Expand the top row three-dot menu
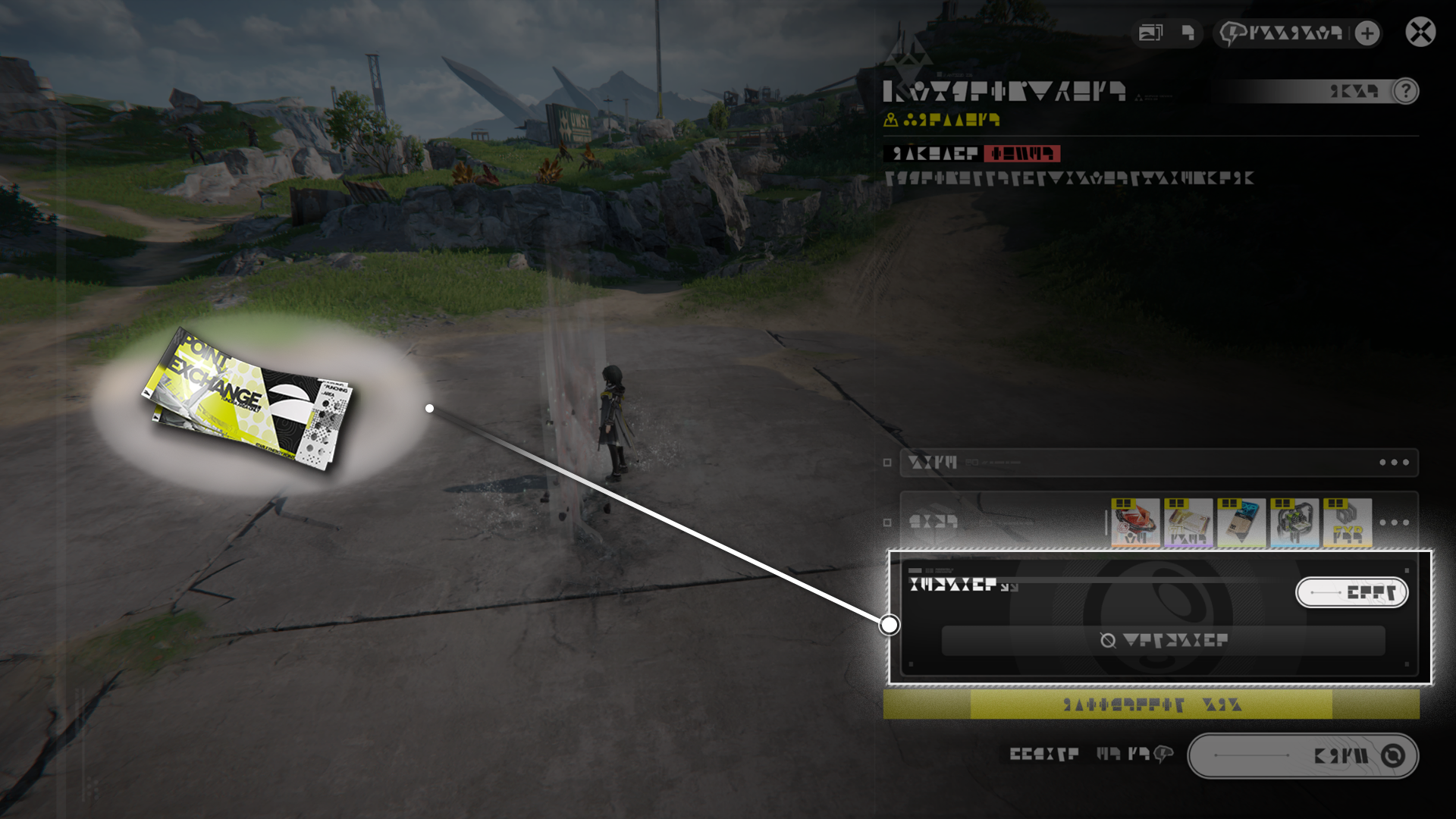 1394,463
